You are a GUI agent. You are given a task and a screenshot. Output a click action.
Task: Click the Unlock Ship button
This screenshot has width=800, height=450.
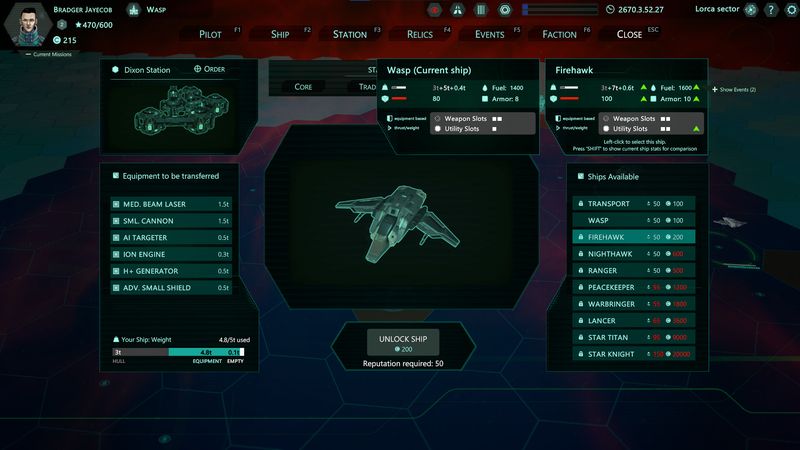coord(403,341)
